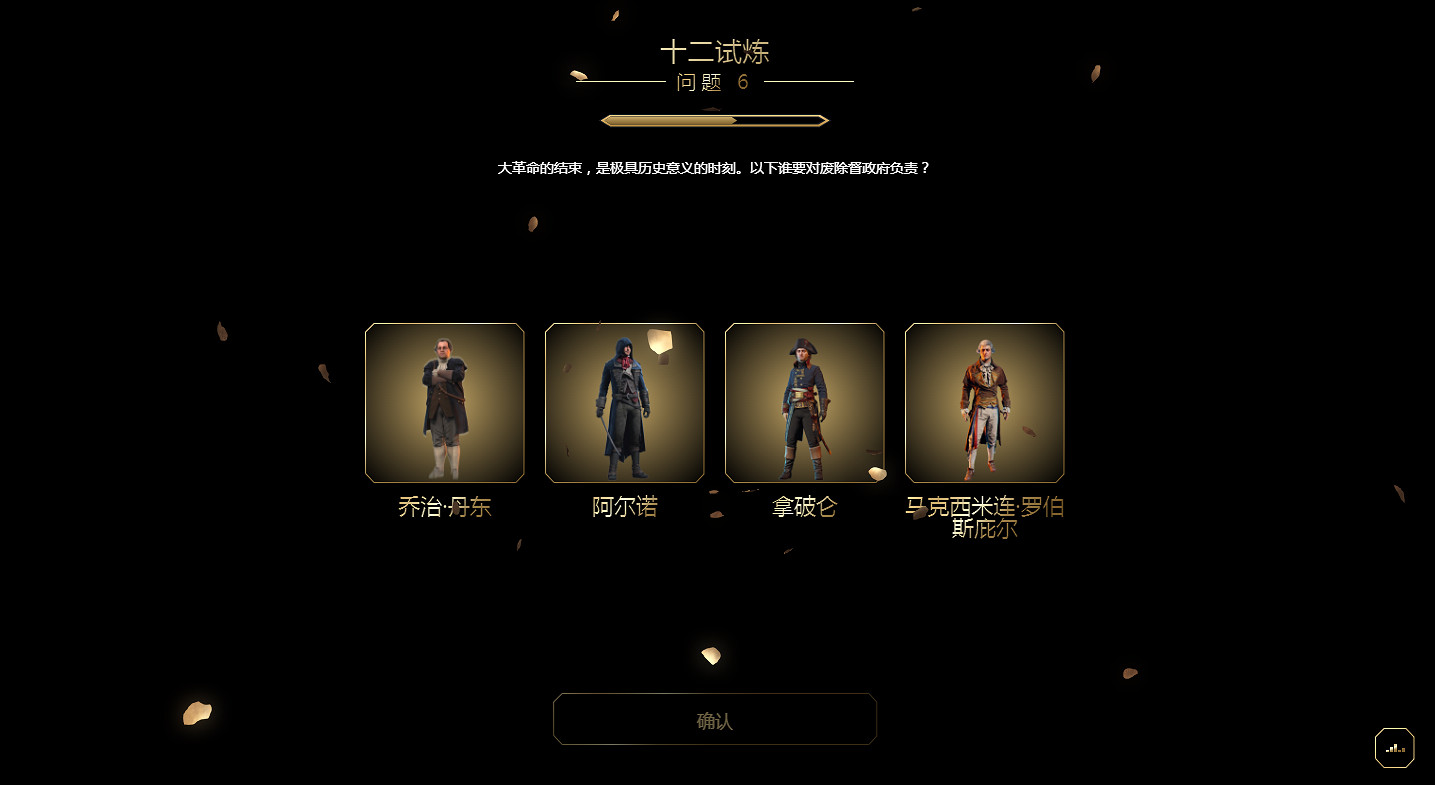Choose the 阿尔诺 answer label

click(x=624, y=507)
